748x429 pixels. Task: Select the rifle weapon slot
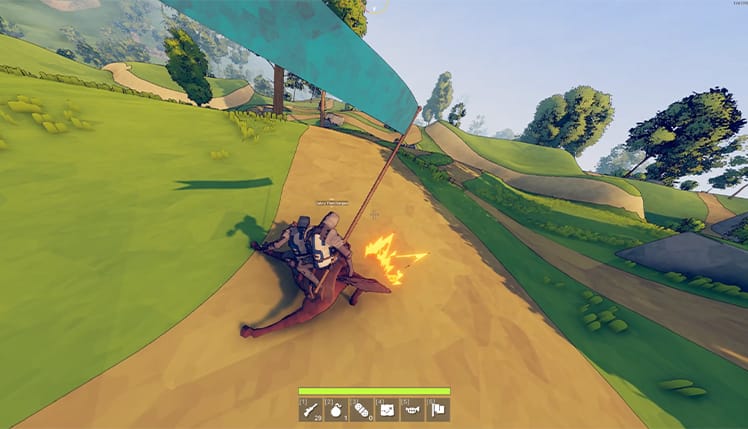click(x=310, y=409)
